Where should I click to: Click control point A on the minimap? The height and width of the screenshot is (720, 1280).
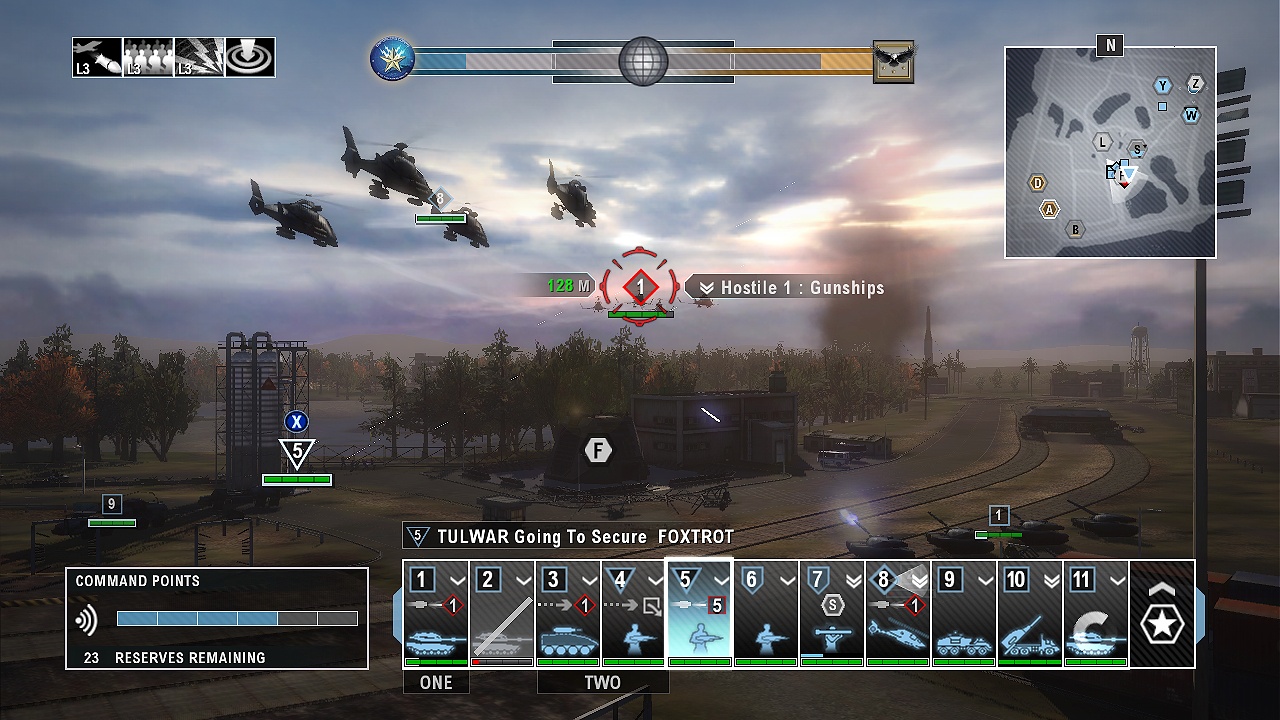click(1049, 209)
